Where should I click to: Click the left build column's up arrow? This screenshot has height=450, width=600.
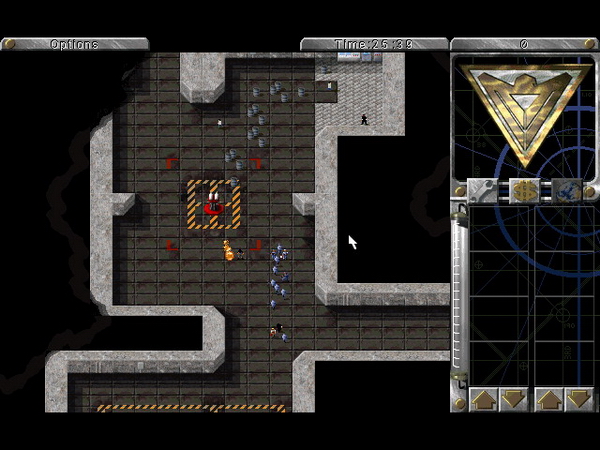[484, 399]
